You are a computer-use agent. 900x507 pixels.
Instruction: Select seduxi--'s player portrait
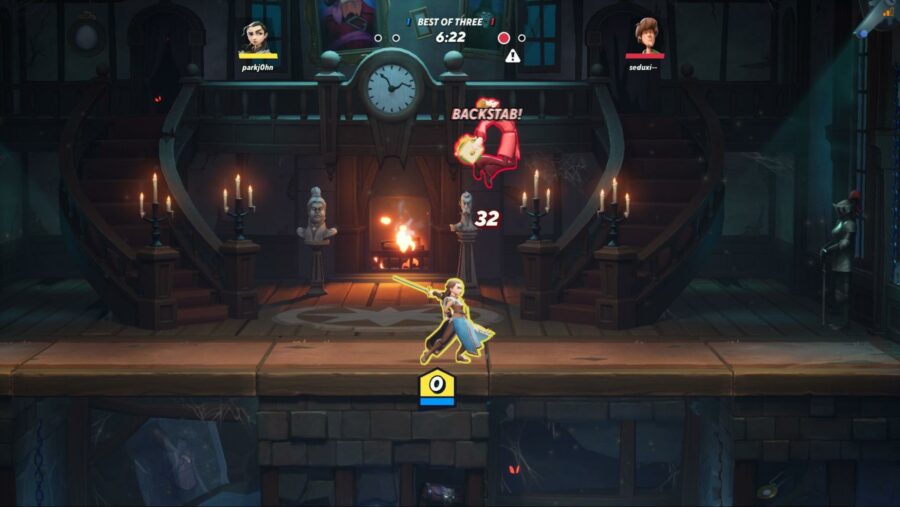click(x=645, y=38)
